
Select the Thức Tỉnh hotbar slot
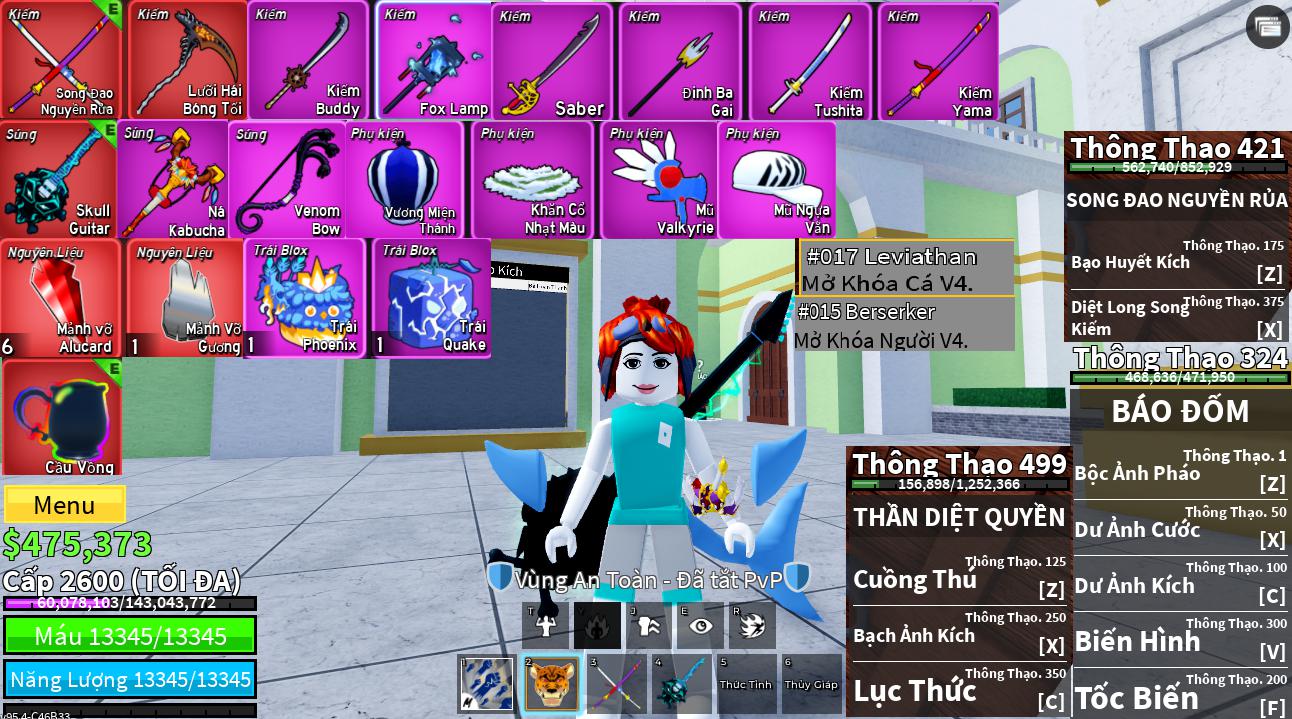tap(746, 684)
